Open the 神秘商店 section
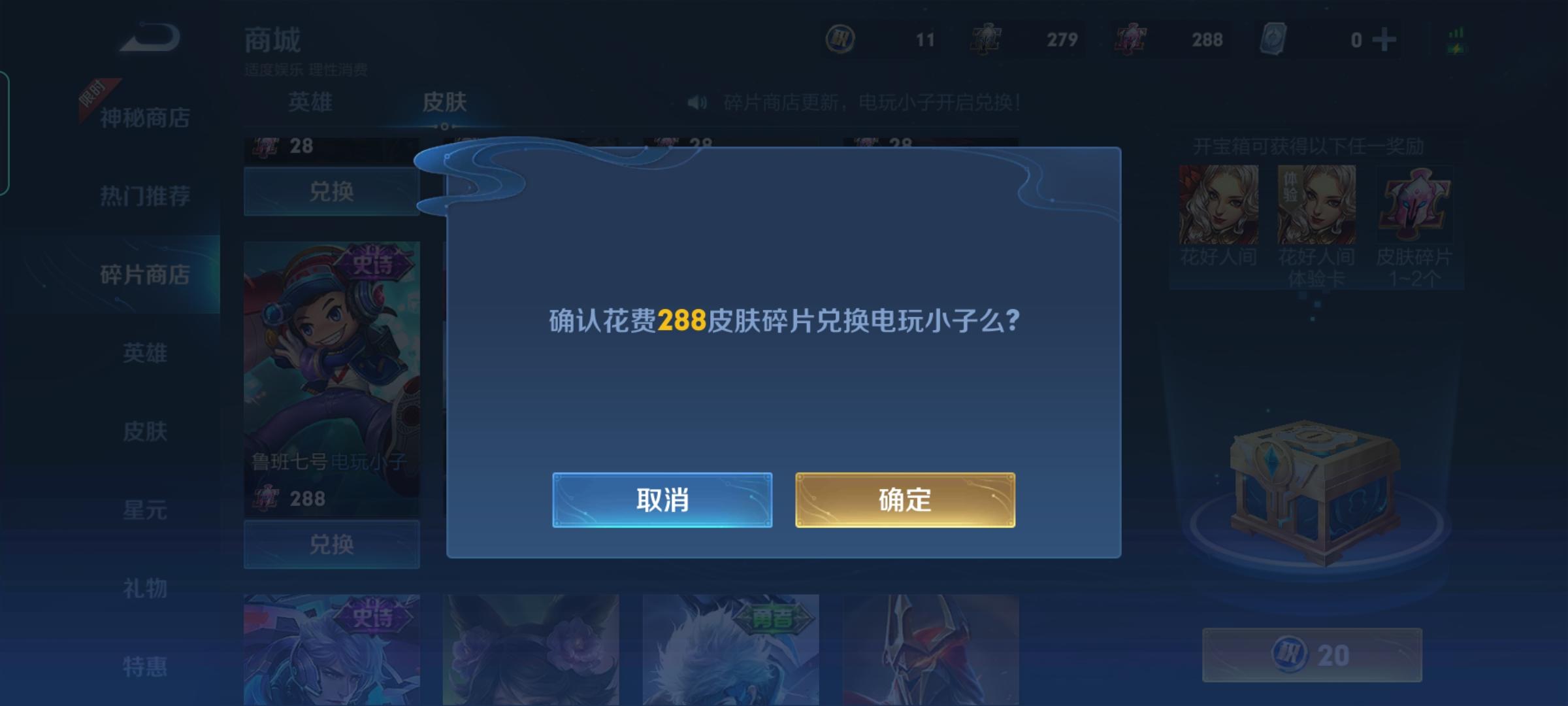This screenshot has width=1568, height=706. point(145,118)
